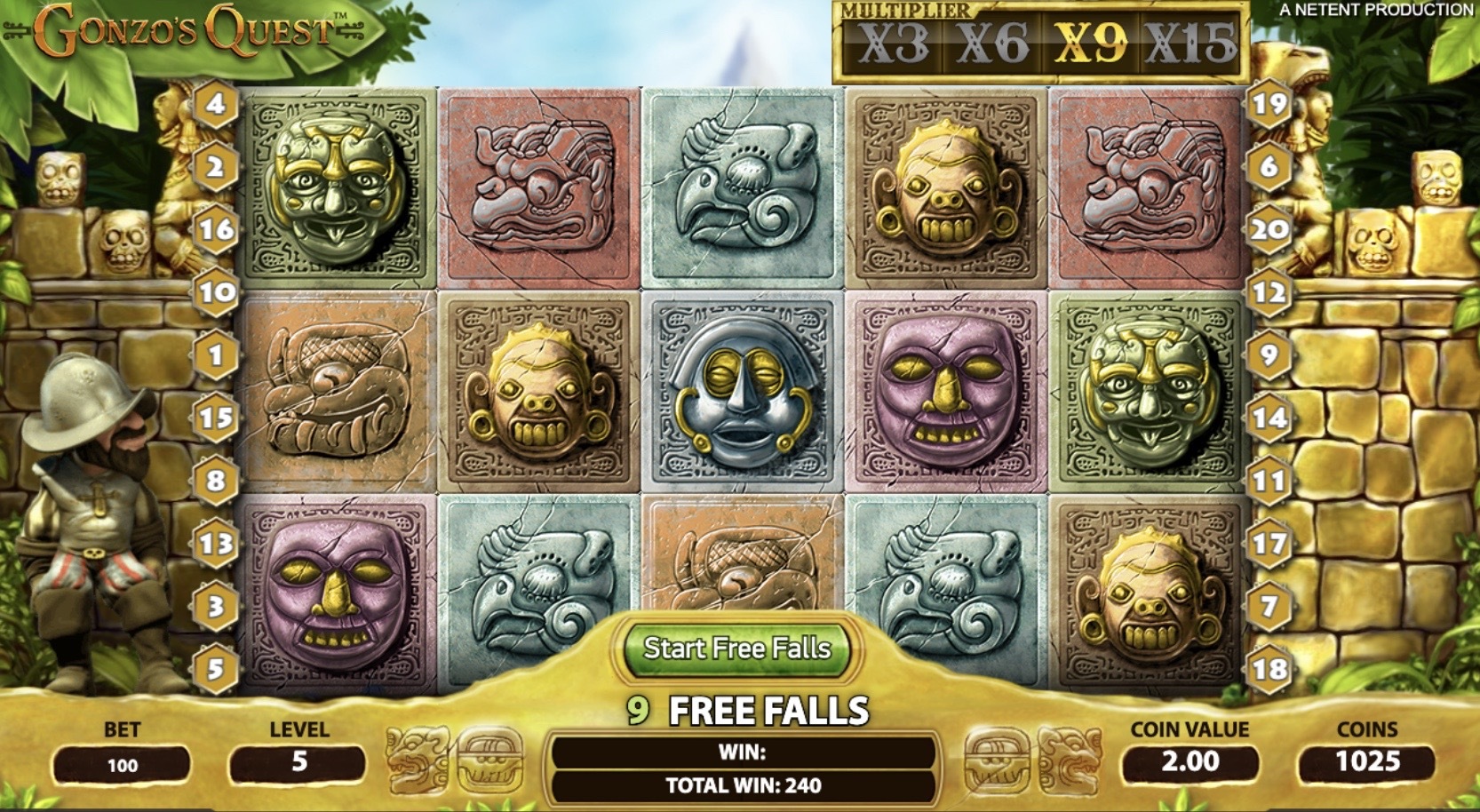The height and width of the screenshot is (812, 1480).
Task: Select payline marker number 20
Action: [x=1269, y=229]
